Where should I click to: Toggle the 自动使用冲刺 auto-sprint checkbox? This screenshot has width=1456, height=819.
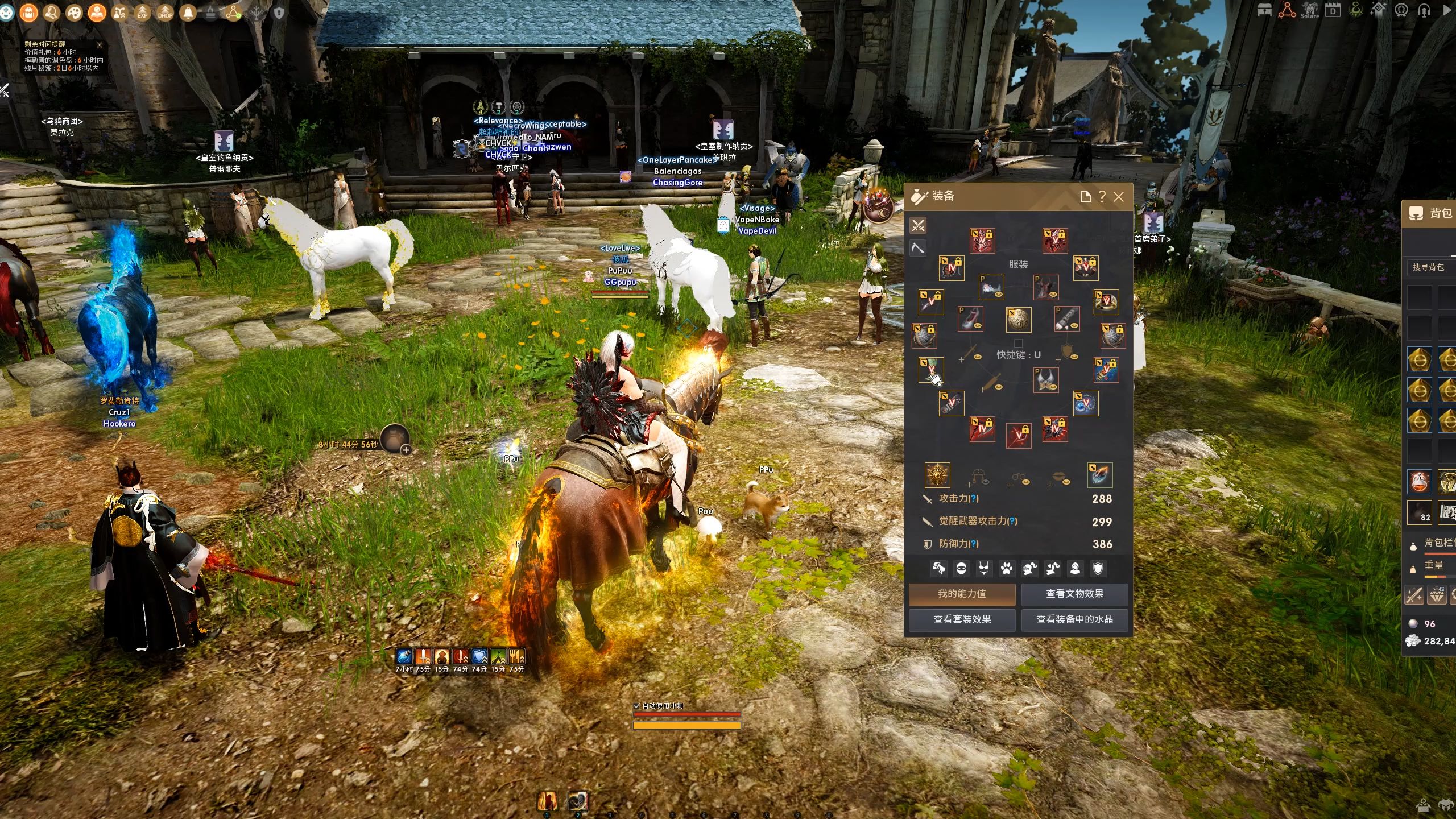click(x=637, y=706)
